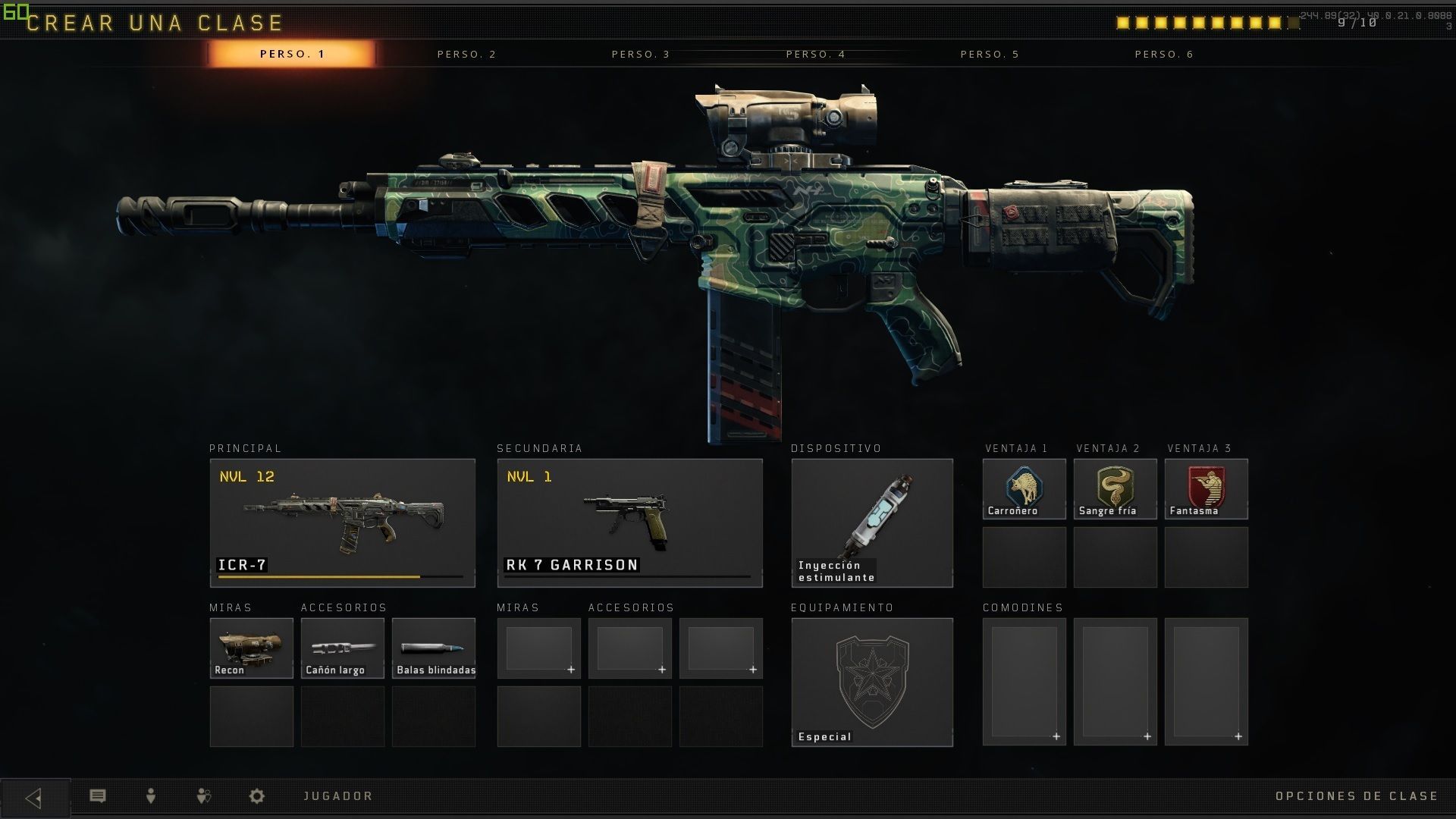The image size is (1456, 819).
Task: Go back with the arrow button
Action: [x=34, y=797]
